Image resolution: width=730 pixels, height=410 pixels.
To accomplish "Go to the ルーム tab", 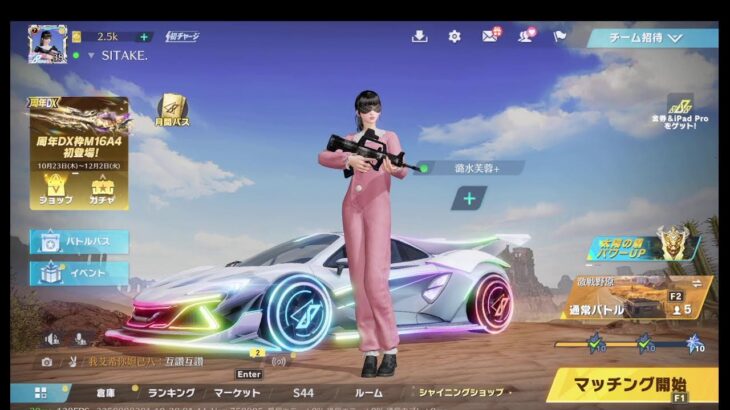I will (368, 393).
